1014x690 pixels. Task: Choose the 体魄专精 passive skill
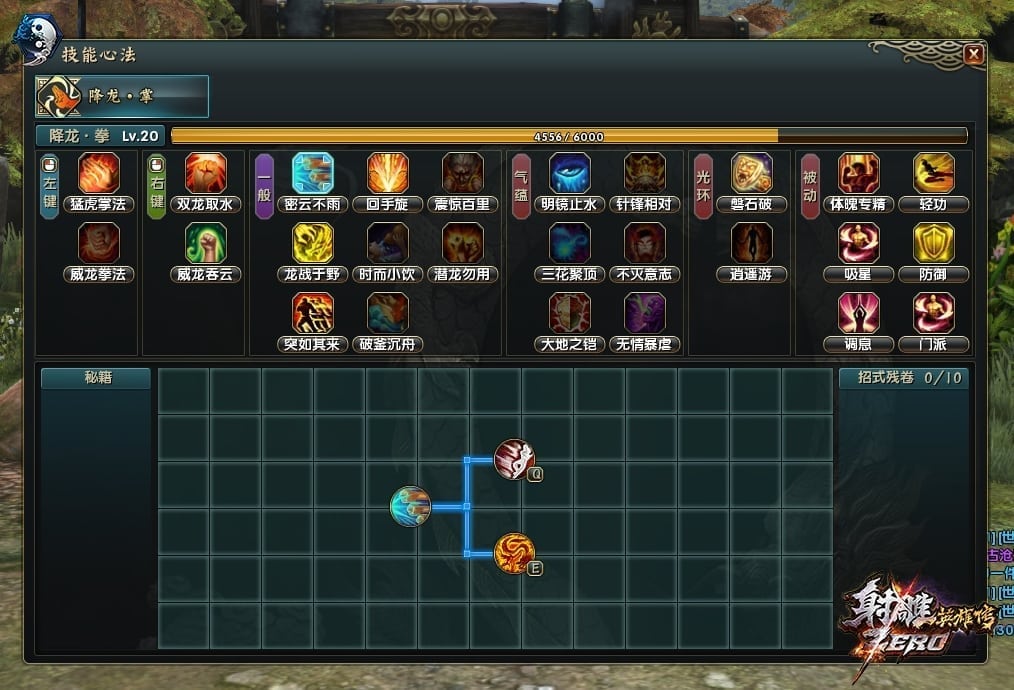[x=858, y=173]
